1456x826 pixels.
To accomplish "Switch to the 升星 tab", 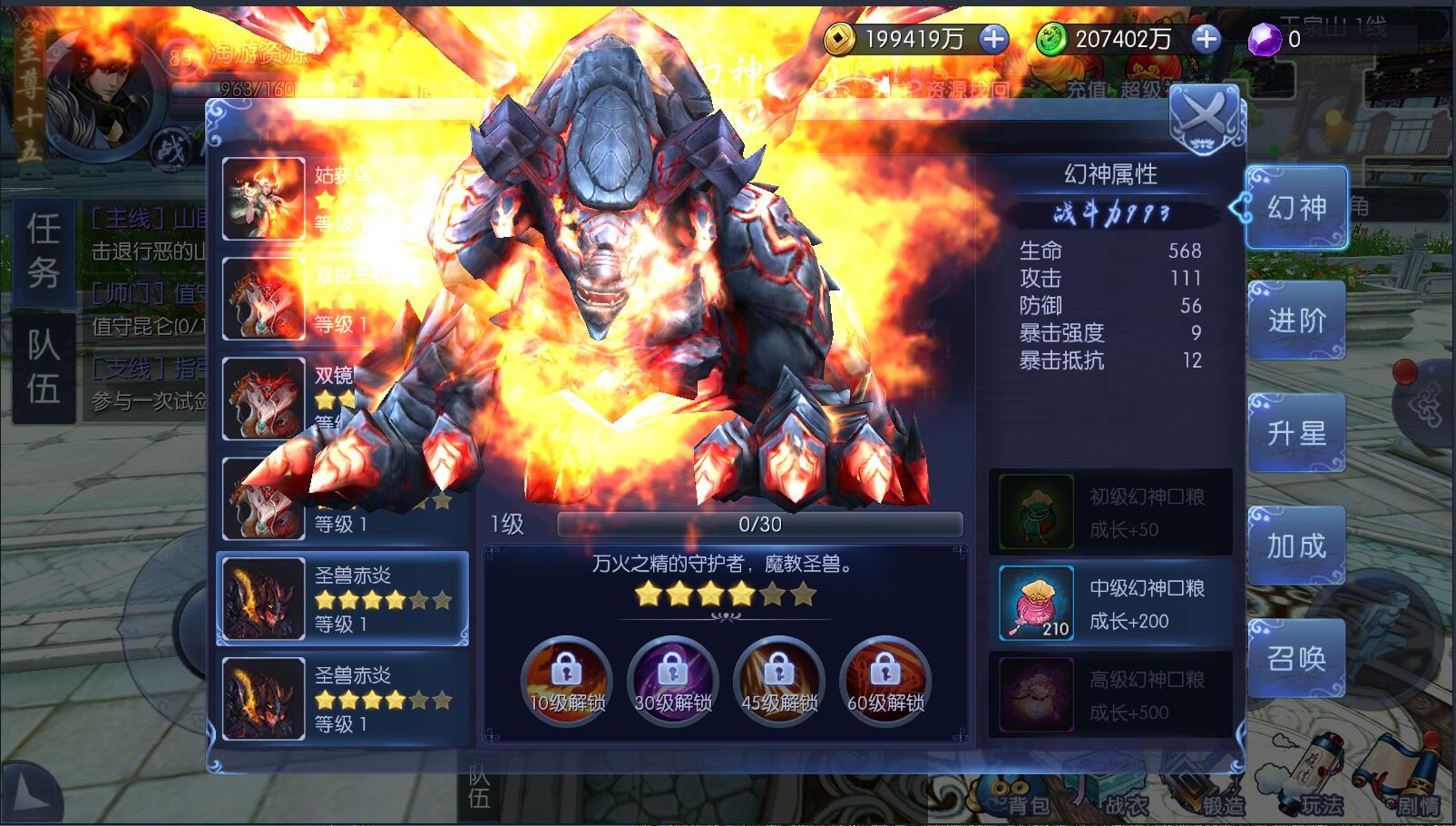I will 1295,433.
